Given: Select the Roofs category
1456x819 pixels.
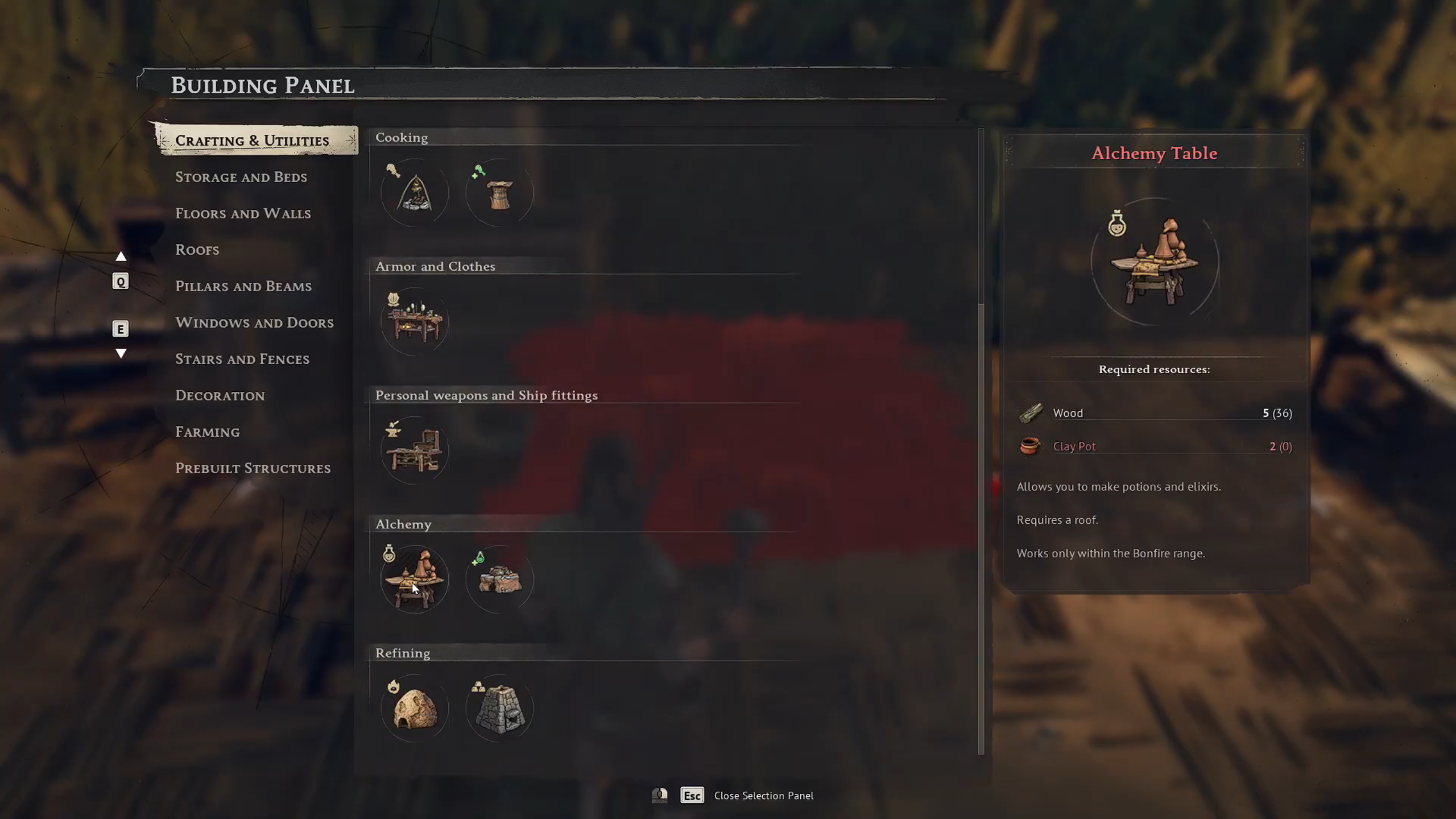Looking at the screenshot, I should pyautogui.click(x=197, y=250).
